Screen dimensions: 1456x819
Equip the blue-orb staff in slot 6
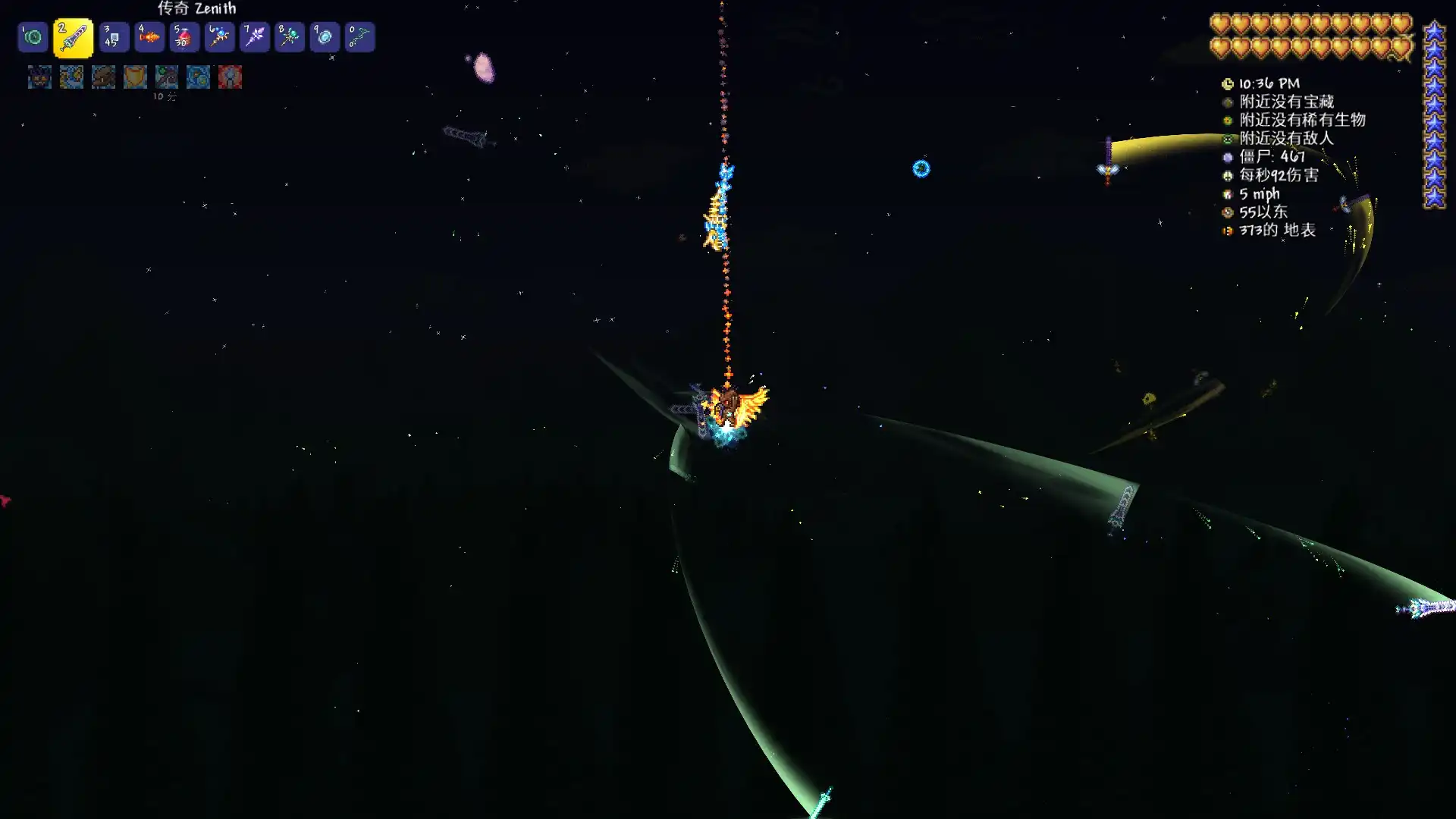[x=219, y=37]
